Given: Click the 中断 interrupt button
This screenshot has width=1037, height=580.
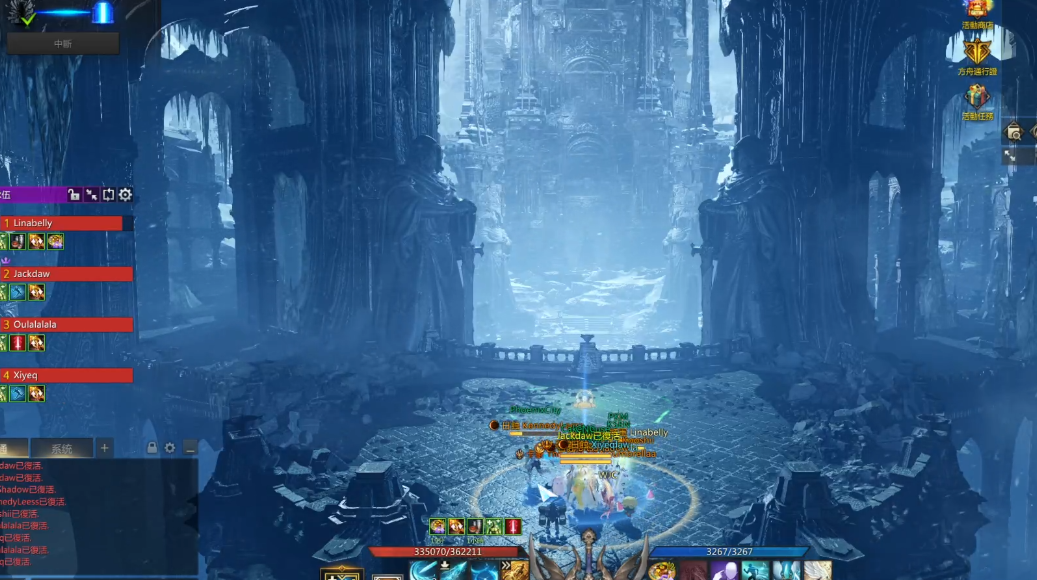Looking at the screenshot, I should pyautogui.click(x=62, y=43).
